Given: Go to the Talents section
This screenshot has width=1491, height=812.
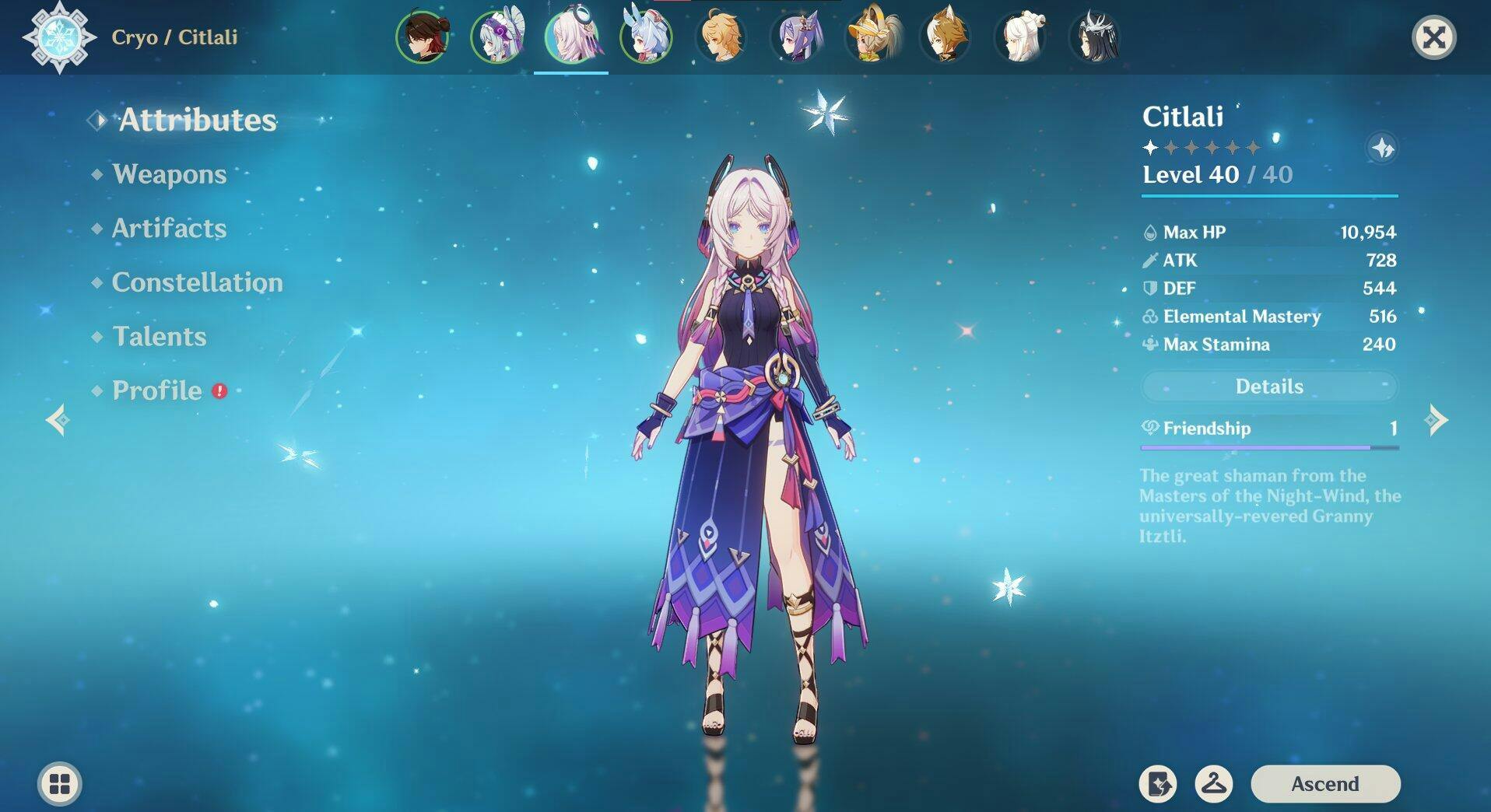Looking at the screenshot, I should click(160, 336).
